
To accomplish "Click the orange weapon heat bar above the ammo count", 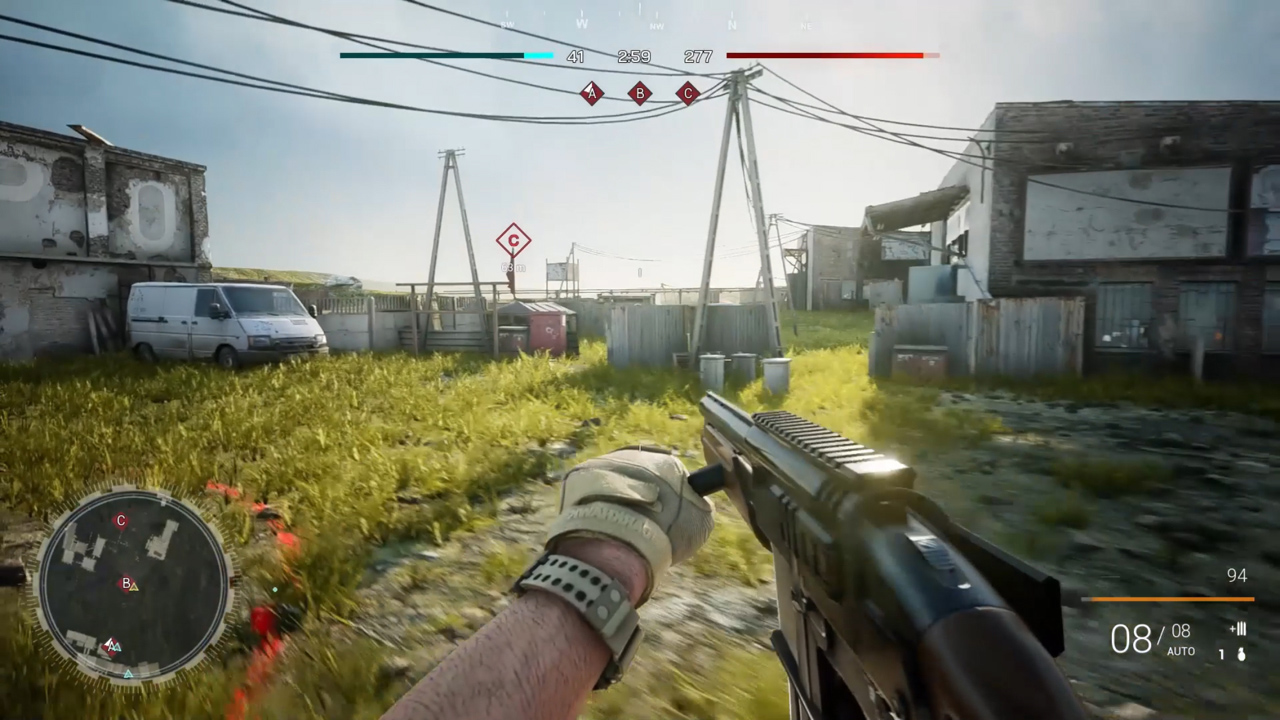I will (1170, 599).
